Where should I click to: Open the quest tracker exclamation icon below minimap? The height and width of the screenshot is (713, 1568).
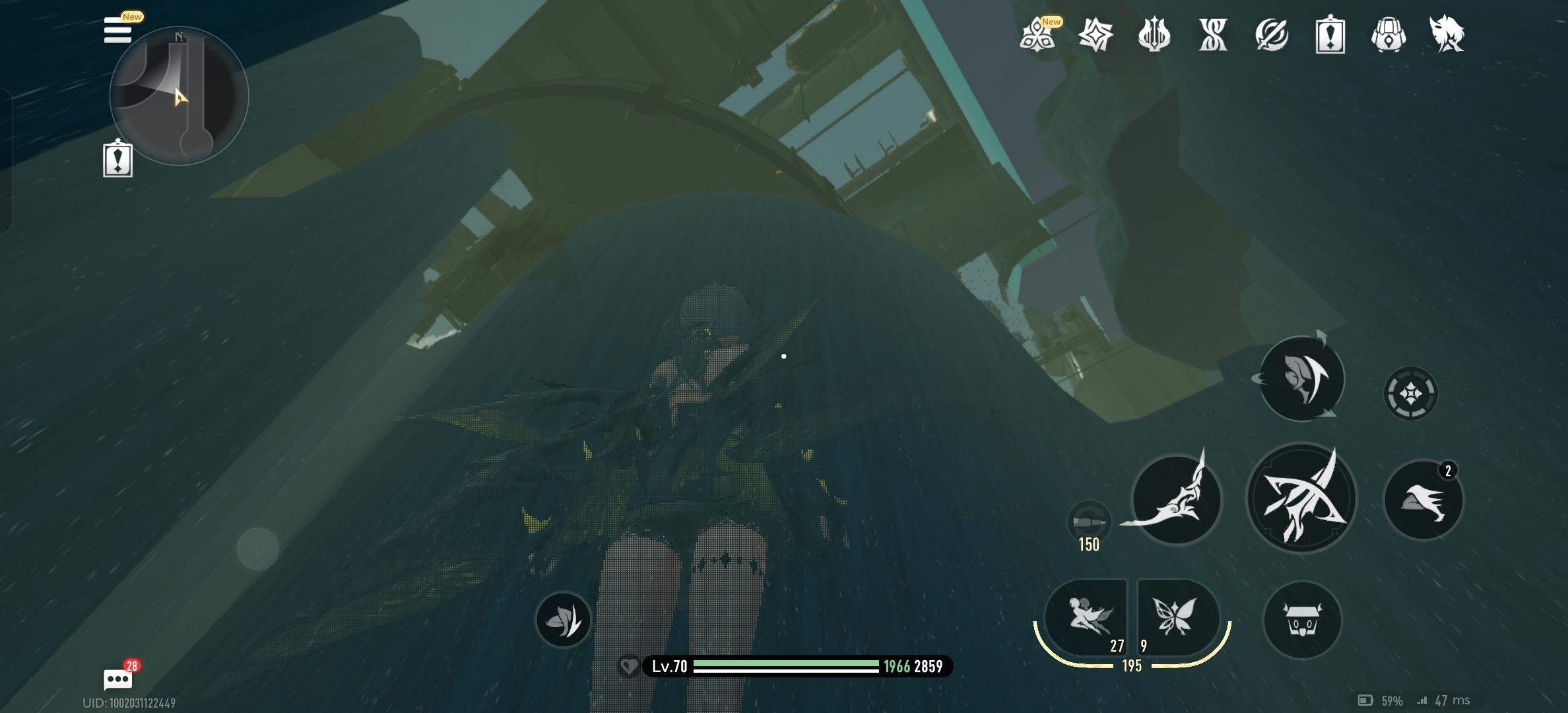coord(118,159)
